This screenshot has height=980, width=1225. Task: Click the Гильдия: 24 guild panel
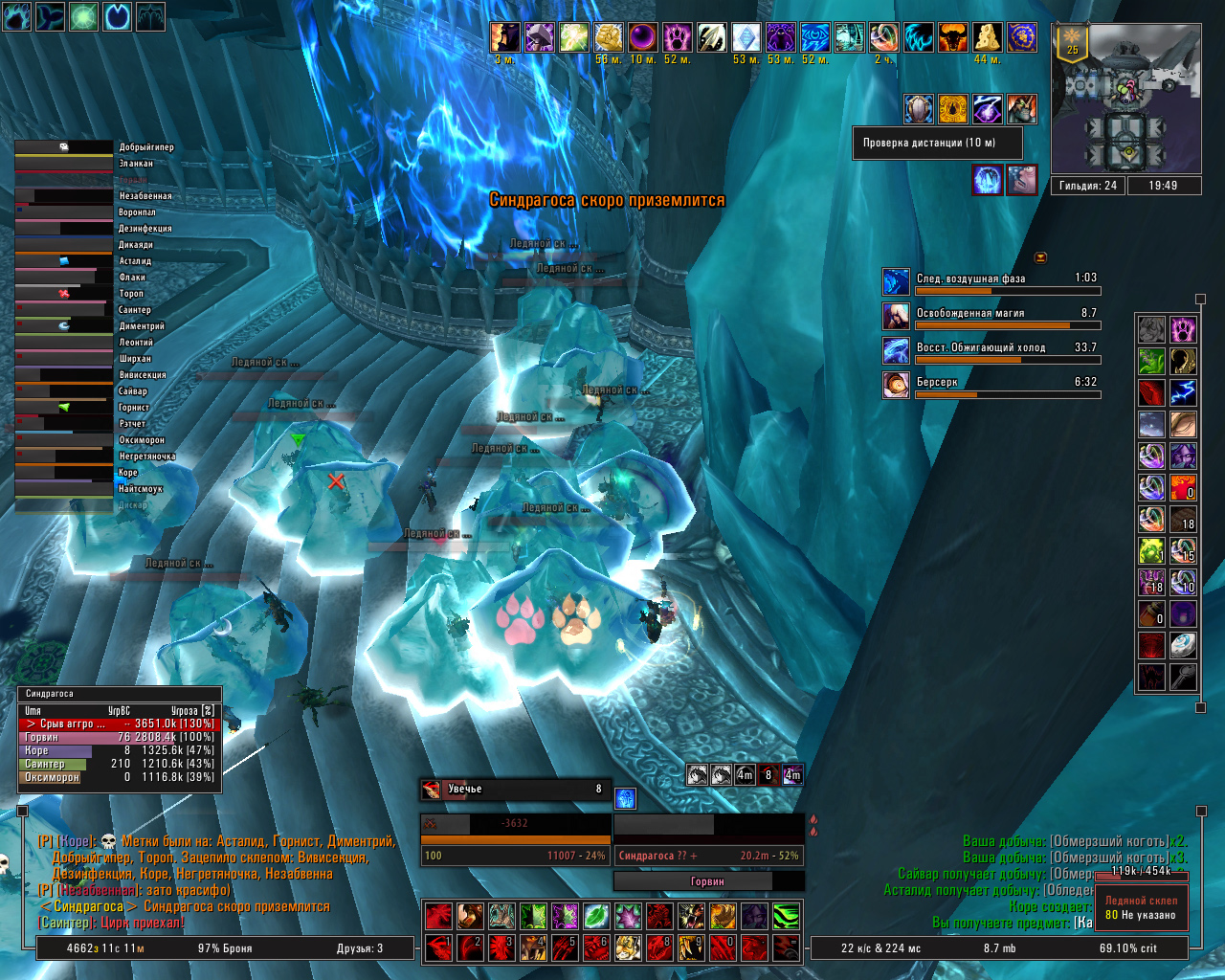[1088, 186]
